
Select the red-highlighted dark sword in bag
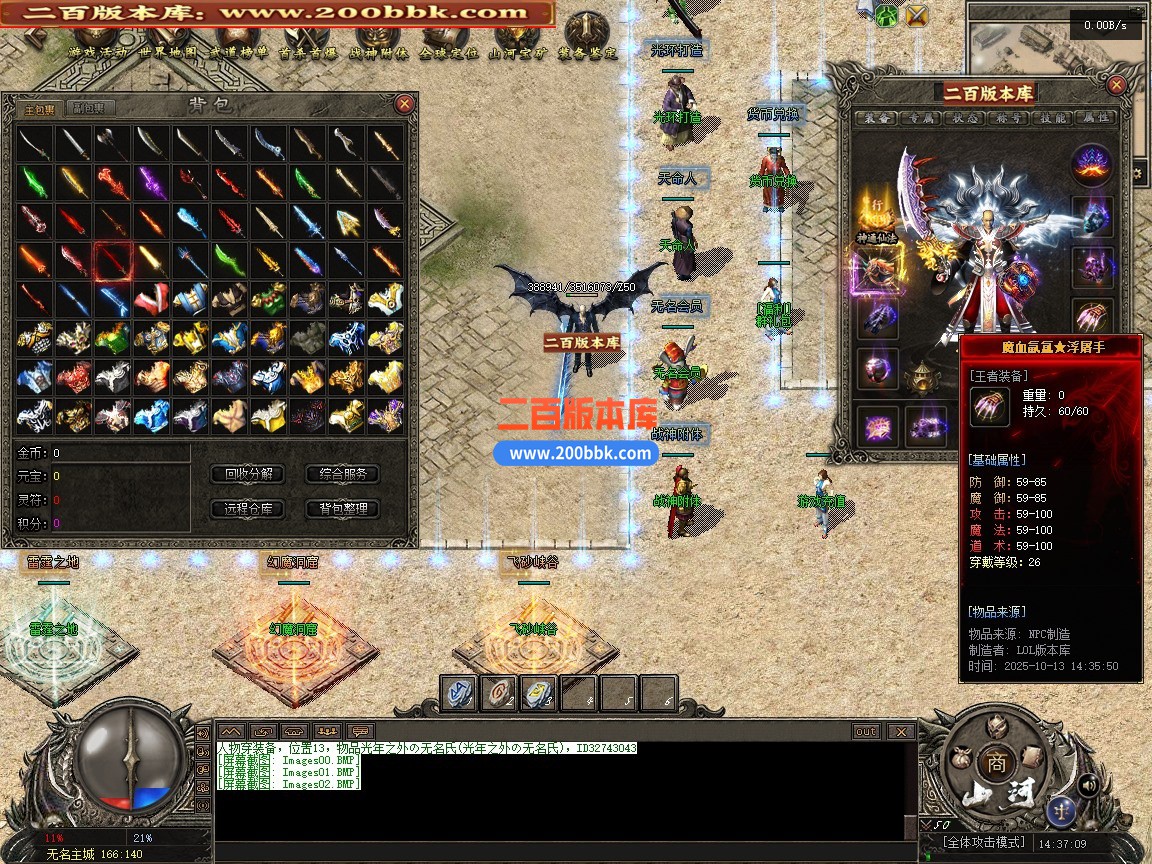pyautogui.click(x=112, y=261)
